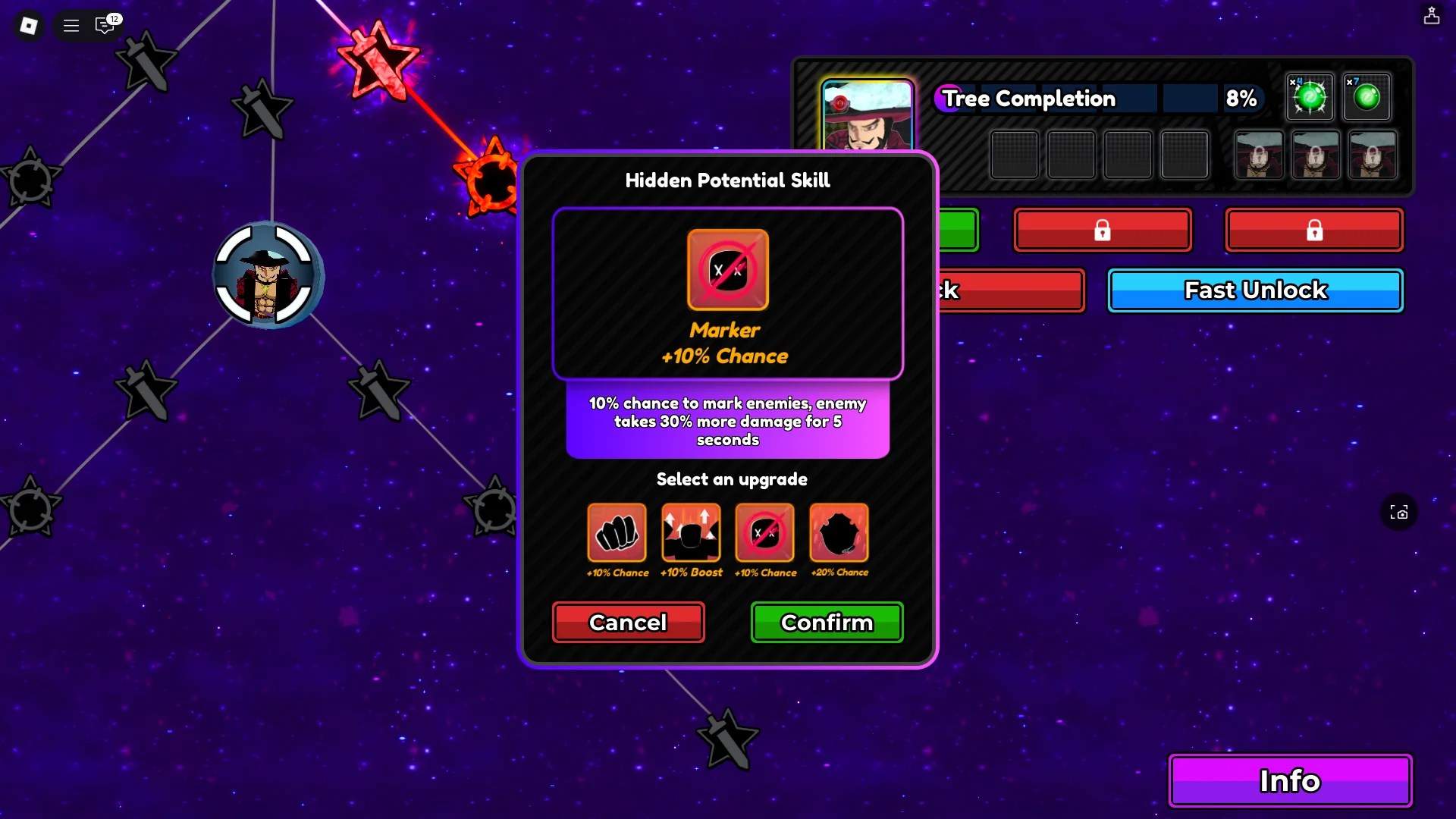
Task: Open the hamburger list menu
Action: (71, 26)
